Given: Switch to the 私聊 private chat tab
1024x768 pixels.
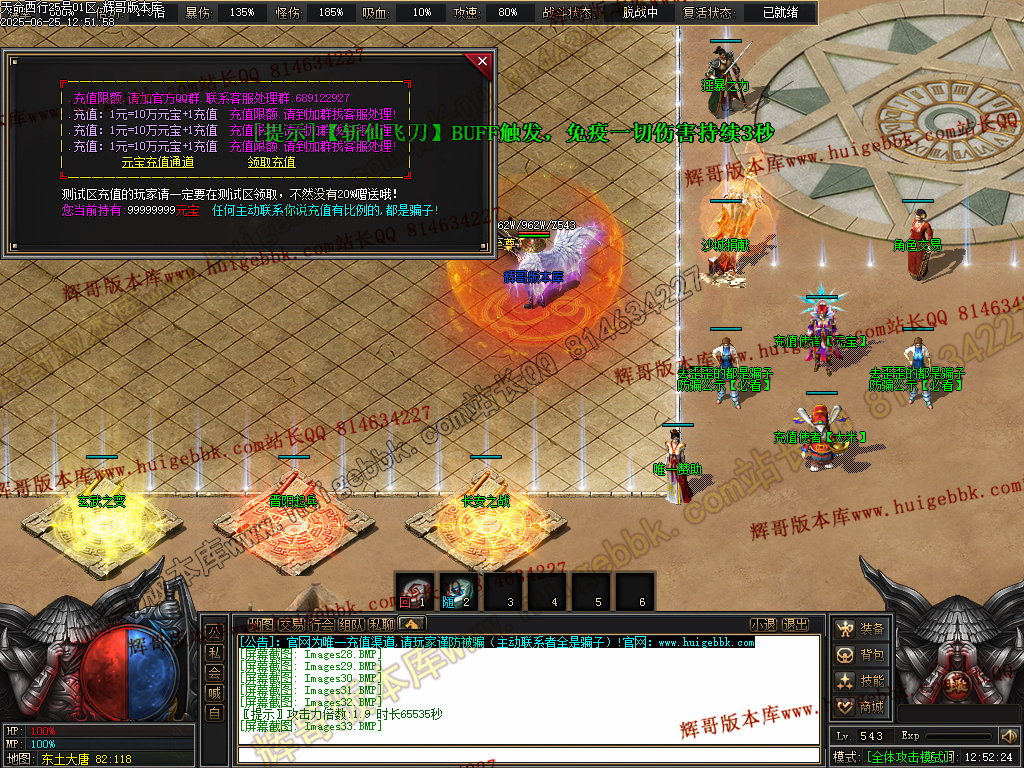Looking at the screenshot, I should click(x=381, y=625).
